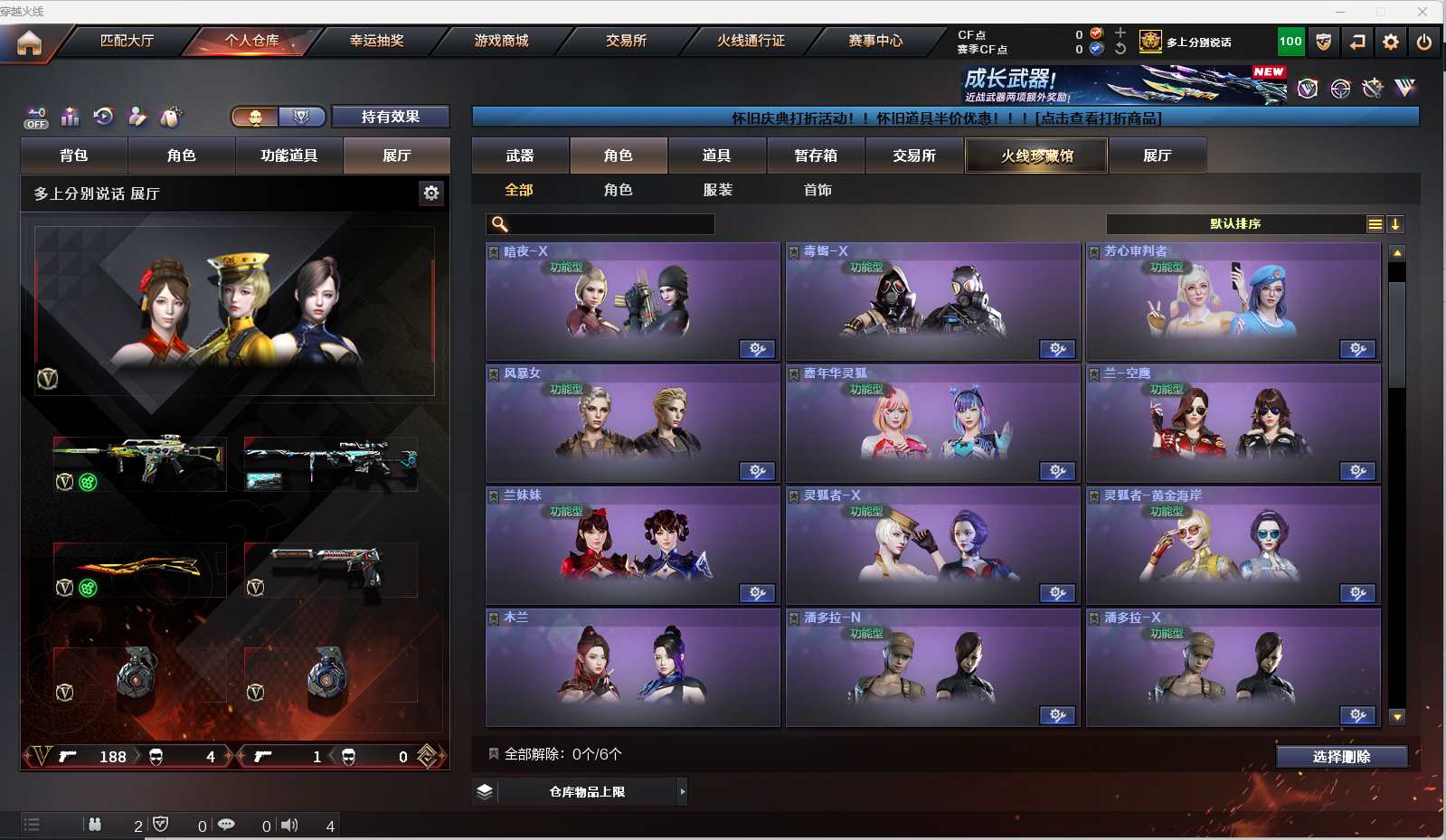Open the 持有效果 owned effects panel

point(390,117)
